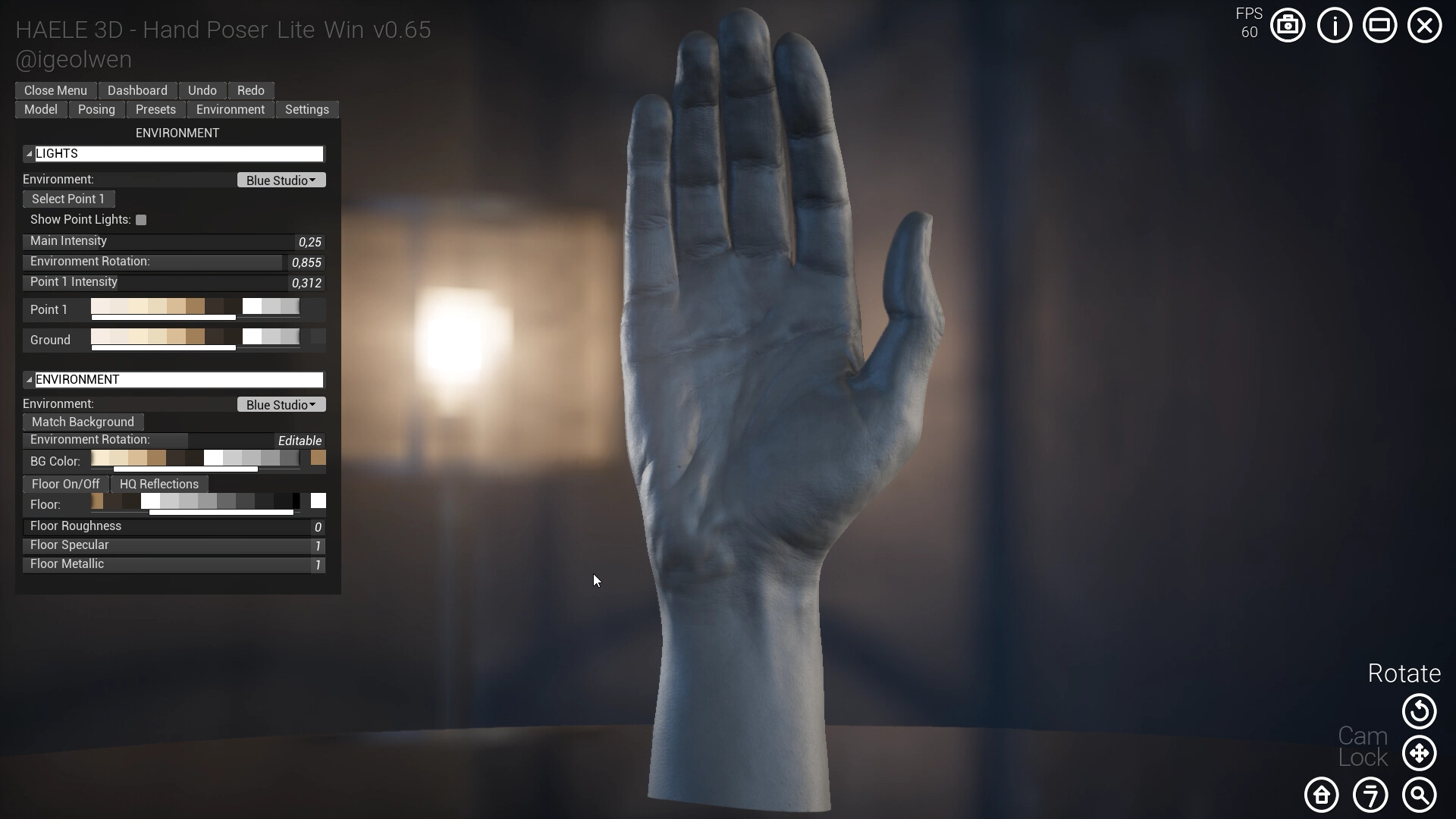
Task: Select the perspective view icon next to home
Action: 1370,795
